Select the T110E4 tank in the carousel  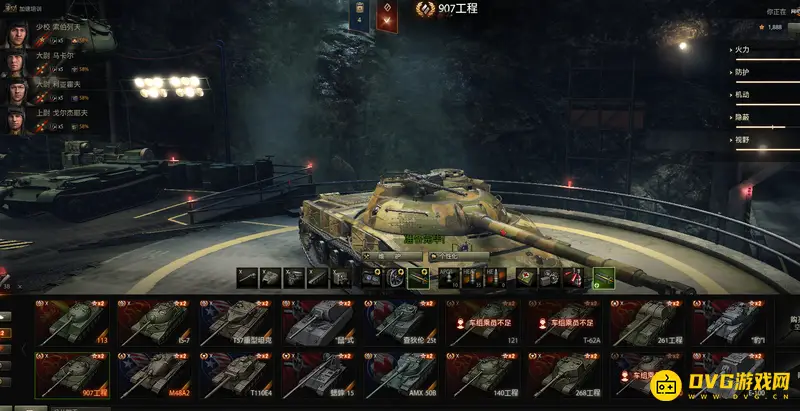(239, 374)
